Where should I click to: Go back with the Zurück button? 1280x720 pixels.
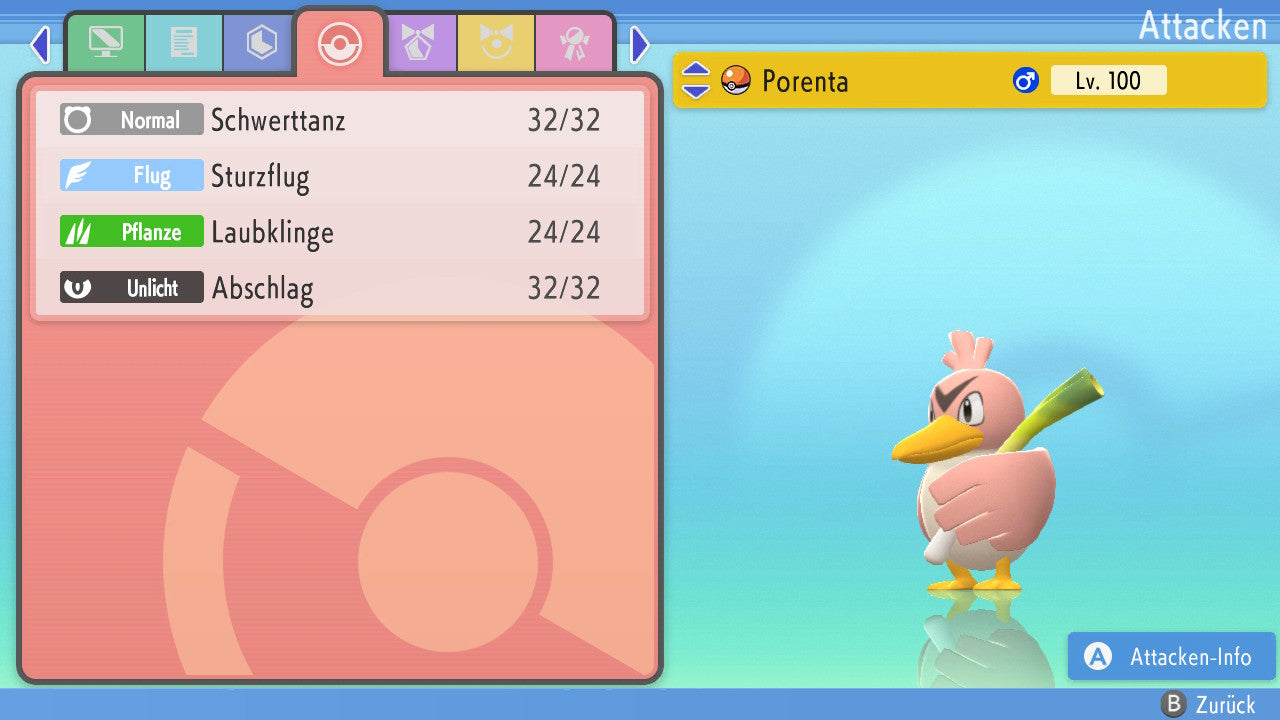(x=1209, y=705)
